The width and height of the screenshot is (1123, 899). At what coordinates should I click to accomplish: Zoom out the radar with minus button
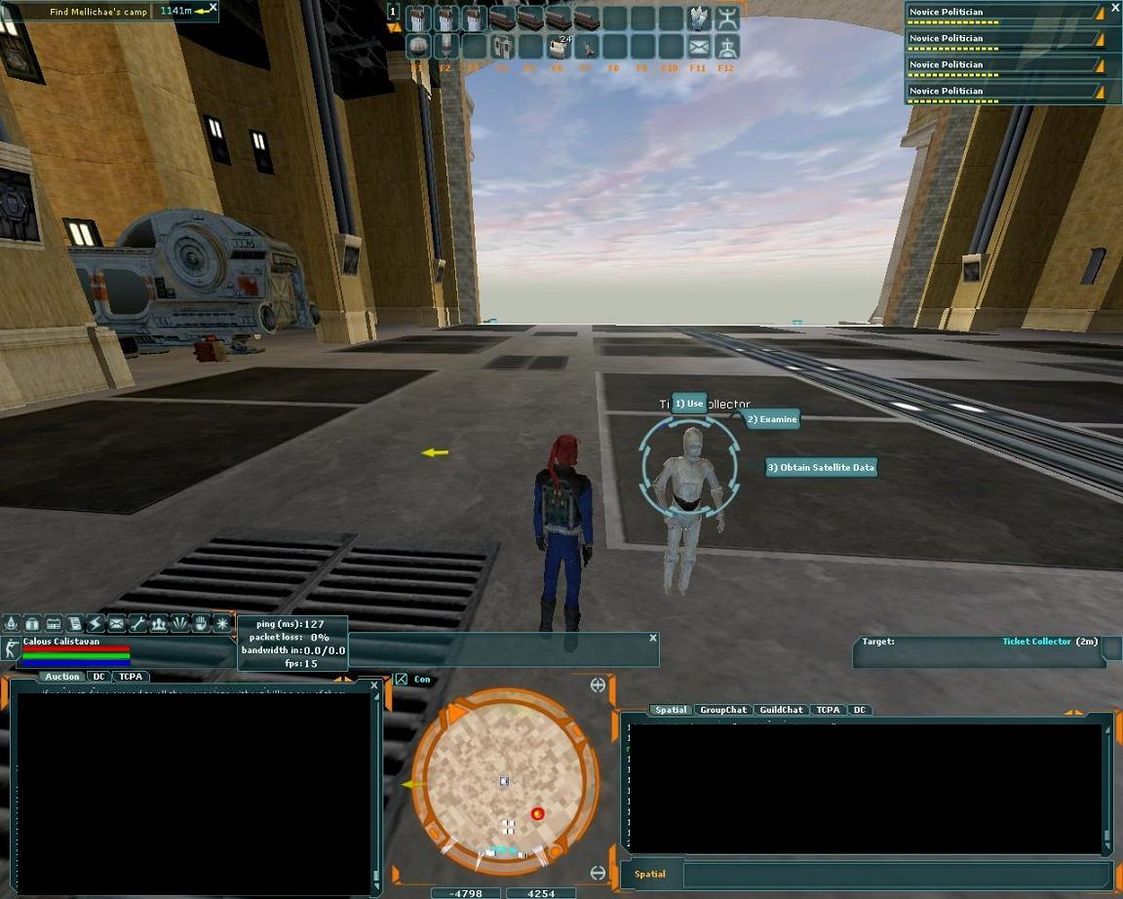click(x=598, y=872)
